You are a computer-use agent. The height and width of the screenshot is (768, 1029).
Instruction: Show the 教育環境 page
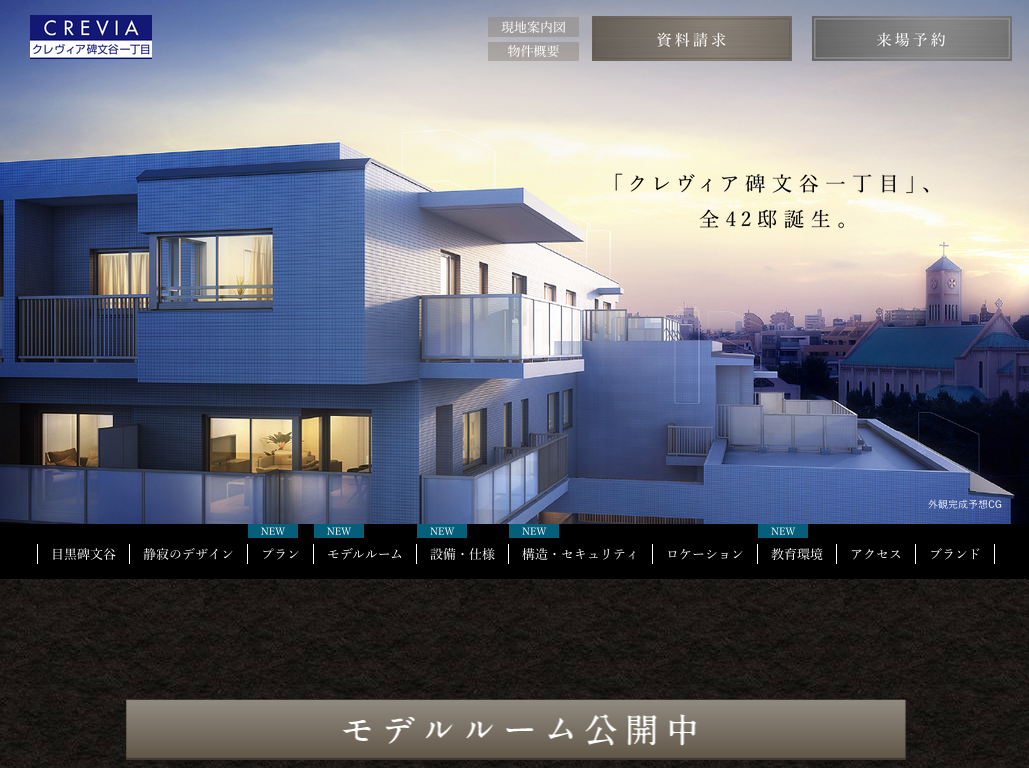click(797, 554)
